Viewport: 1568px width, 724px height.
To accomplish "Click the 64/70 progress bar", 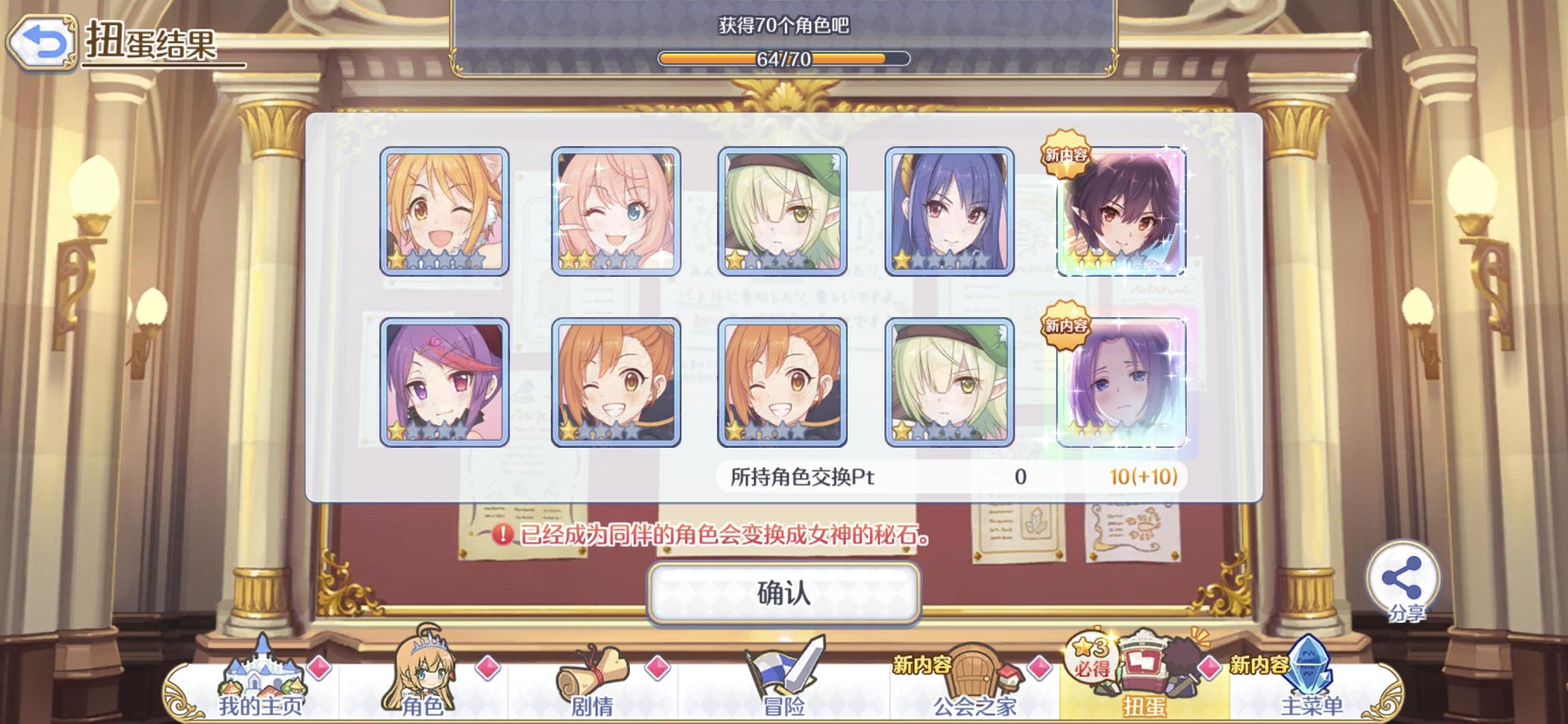I will (x=784, y=59).
